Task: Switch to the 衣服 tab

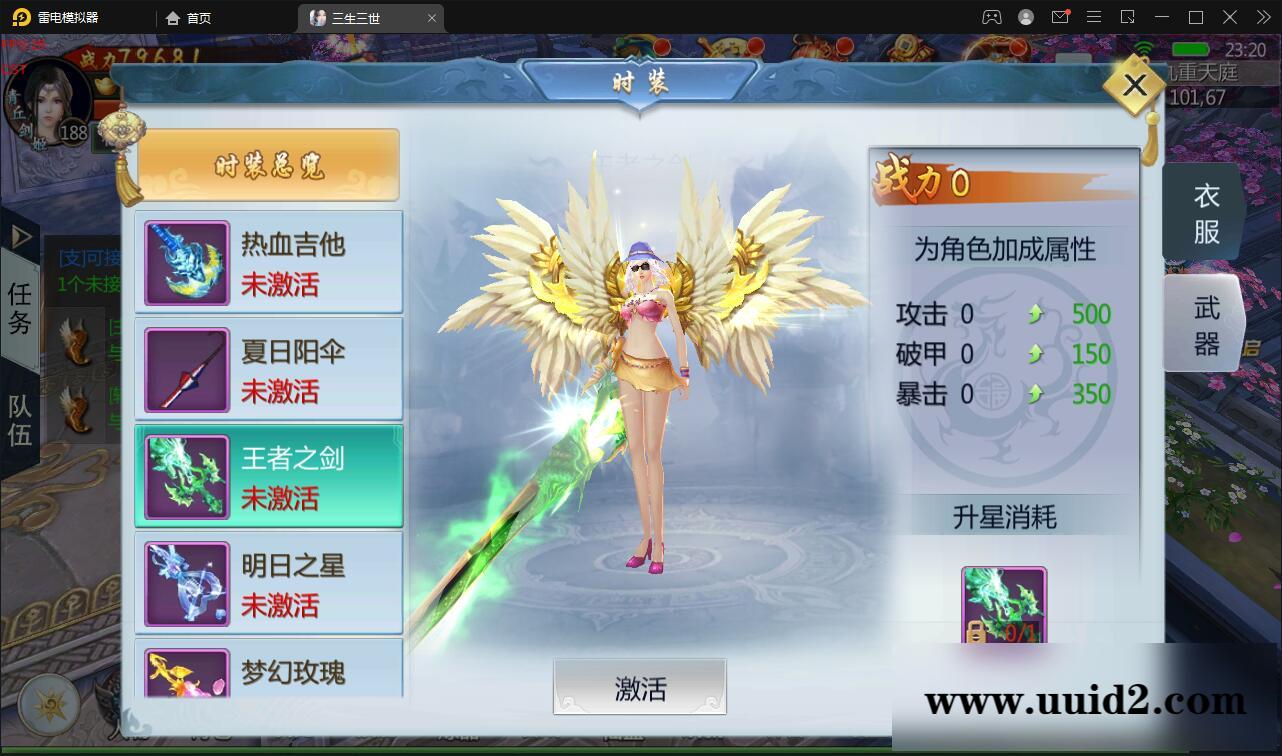Action: [1202, 212]
